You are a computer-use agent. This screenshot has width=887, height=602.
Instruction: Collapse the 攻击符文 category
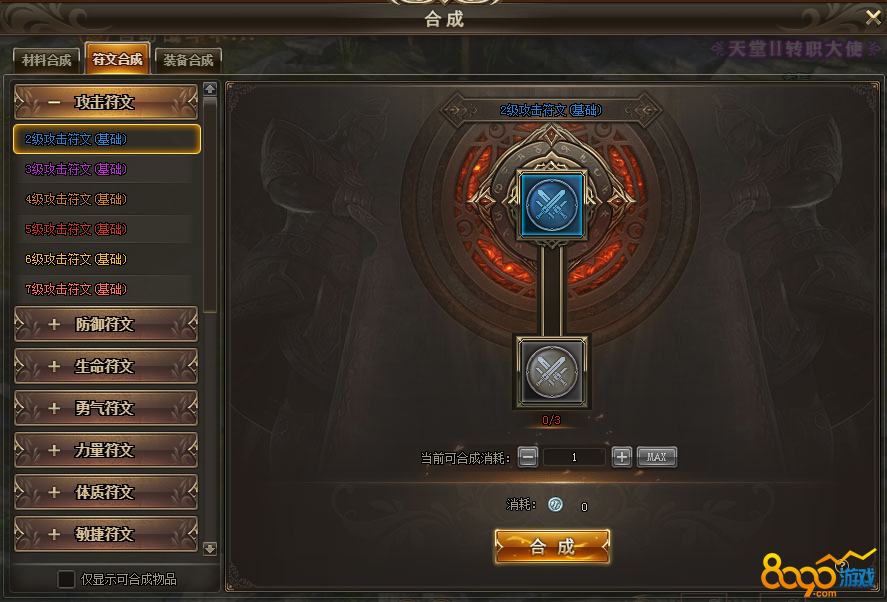pos(105,102)
